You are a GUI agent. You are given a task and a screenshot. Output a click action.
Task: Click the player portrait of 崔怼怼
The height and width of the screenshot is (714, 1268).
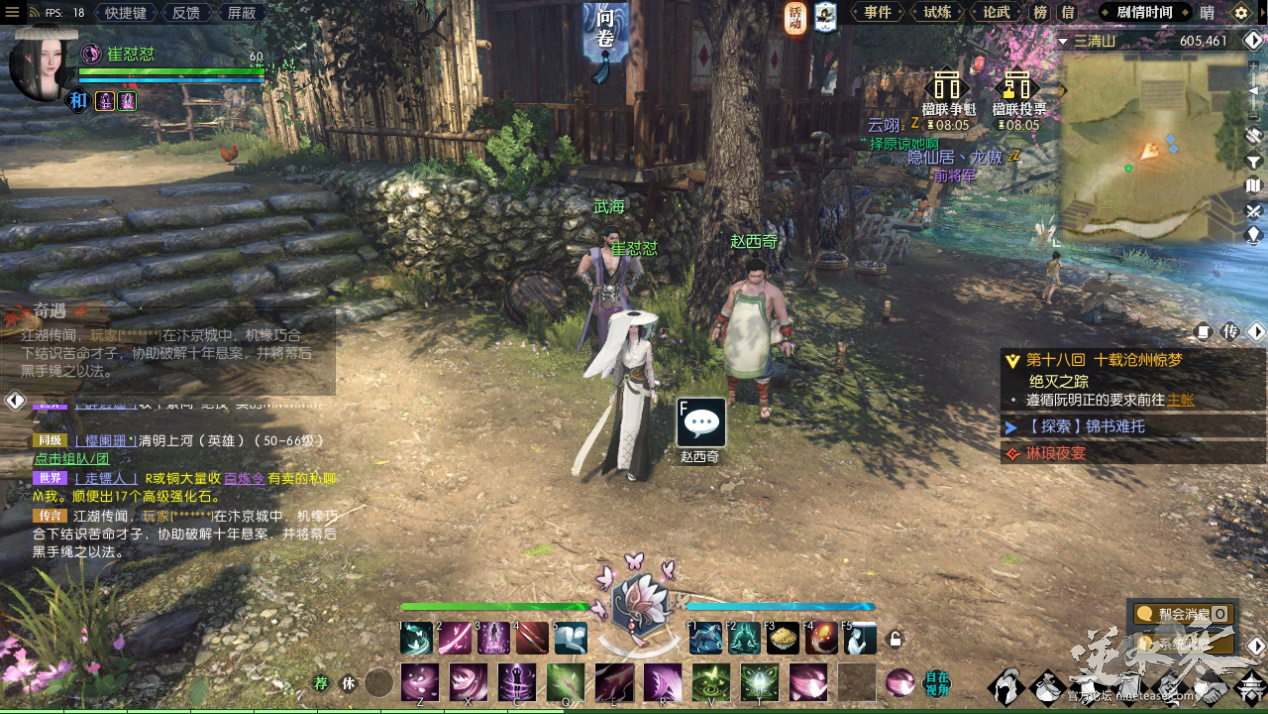tap(42, 66)
